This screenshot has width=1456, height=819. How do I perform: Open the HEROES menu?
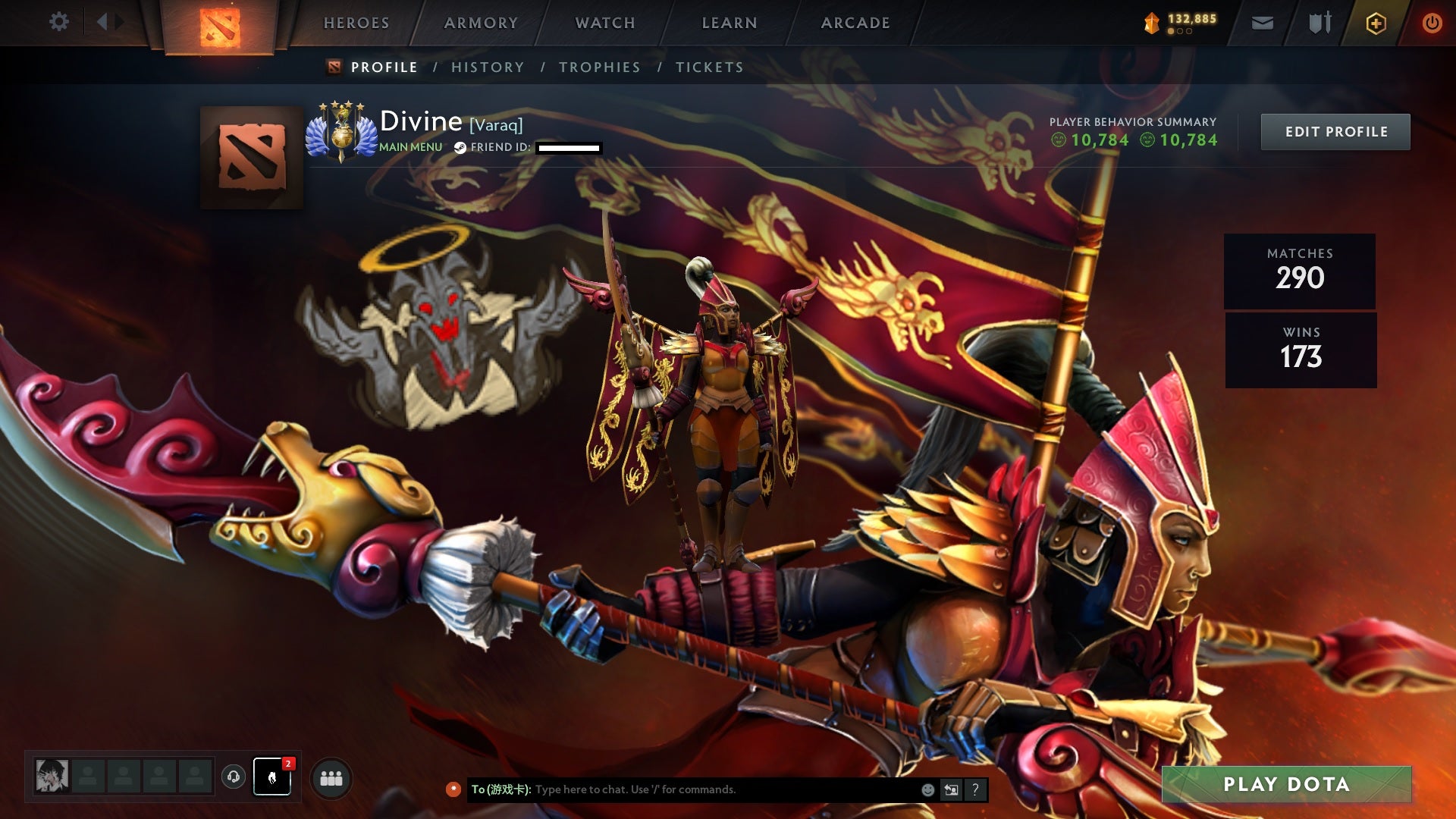point(356,23)
